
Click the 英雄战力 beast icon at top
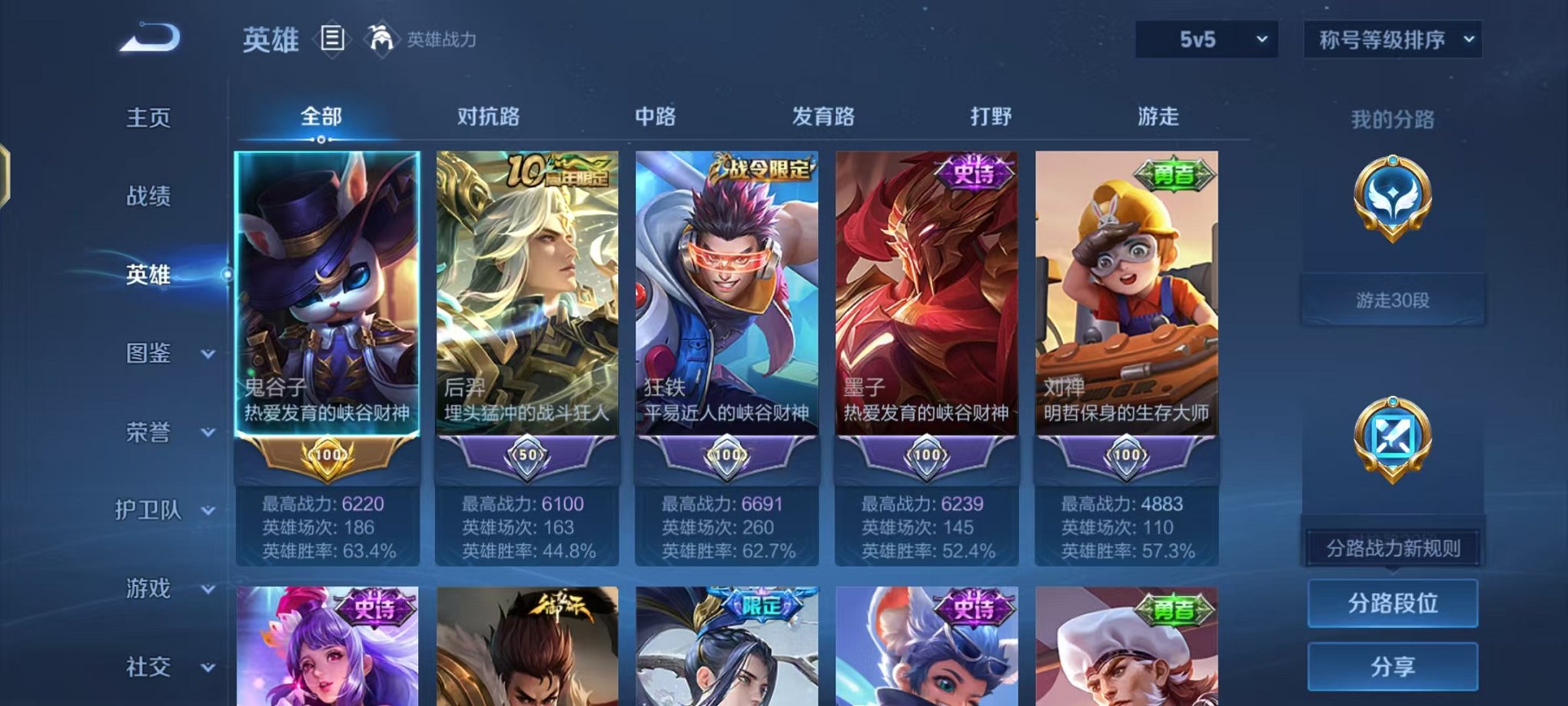(x=380, y=37)
